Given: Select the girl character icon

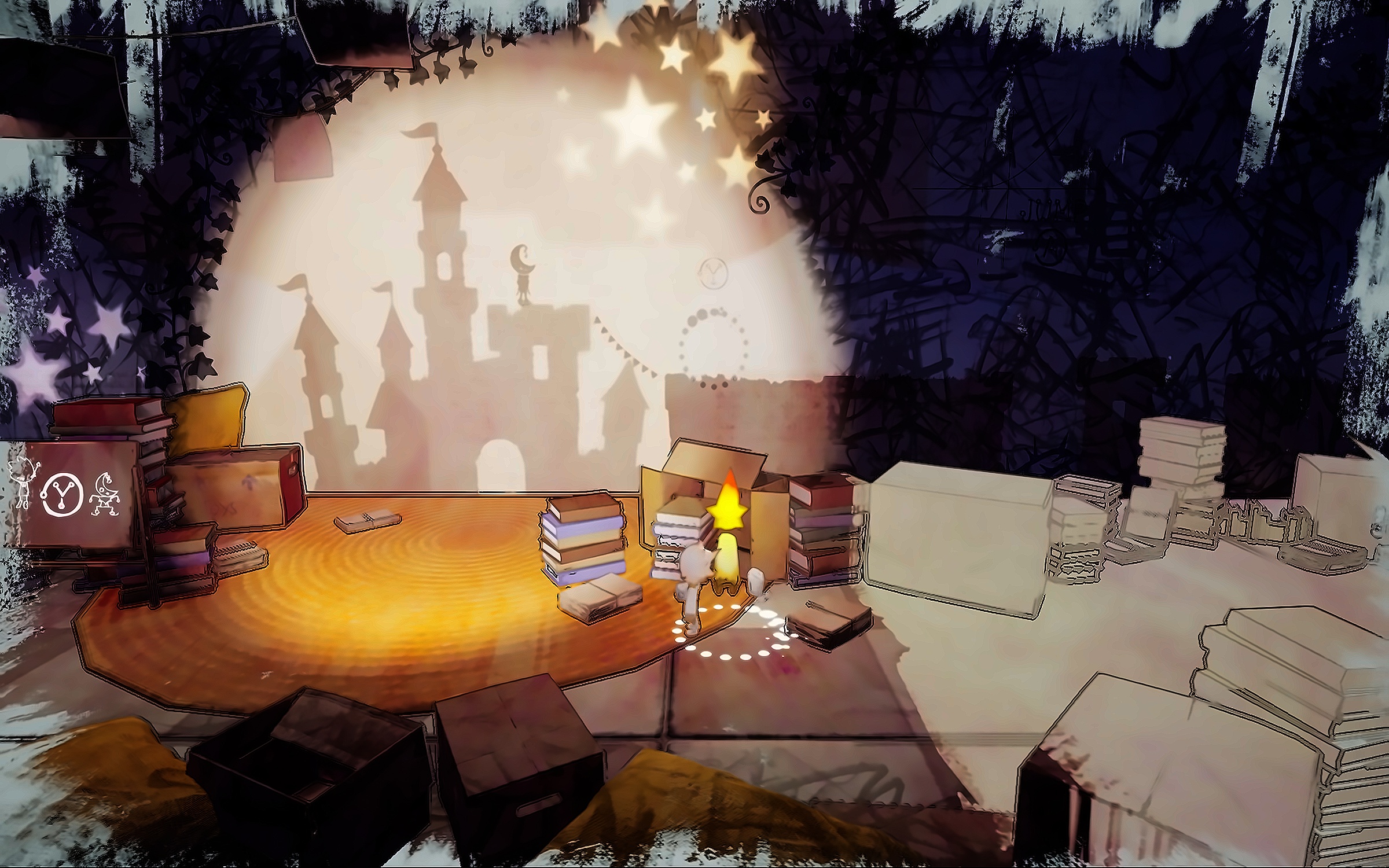Looking at the screenshot, I should [23, 484].
